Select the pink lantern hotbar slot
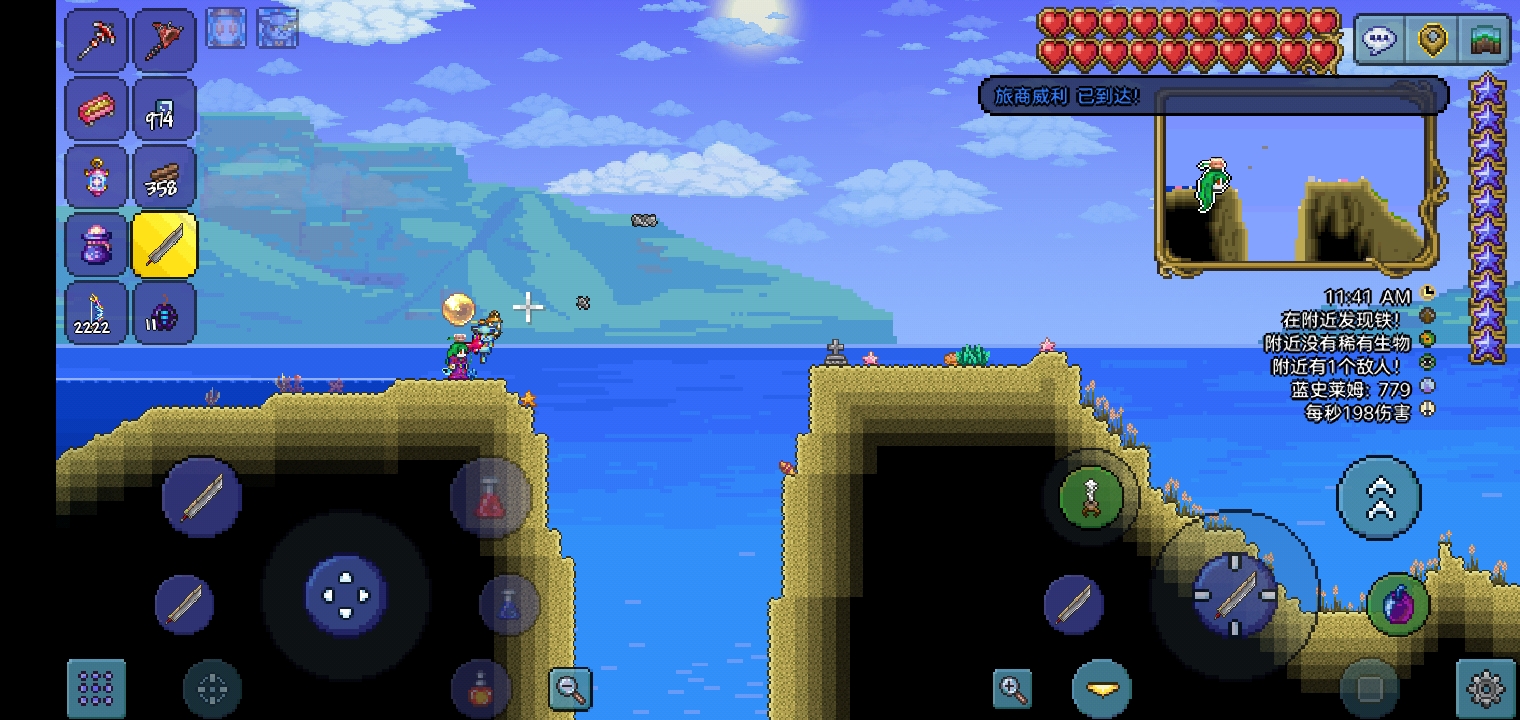Screen dimensions: 1520x720 click(x=97, y=177)
